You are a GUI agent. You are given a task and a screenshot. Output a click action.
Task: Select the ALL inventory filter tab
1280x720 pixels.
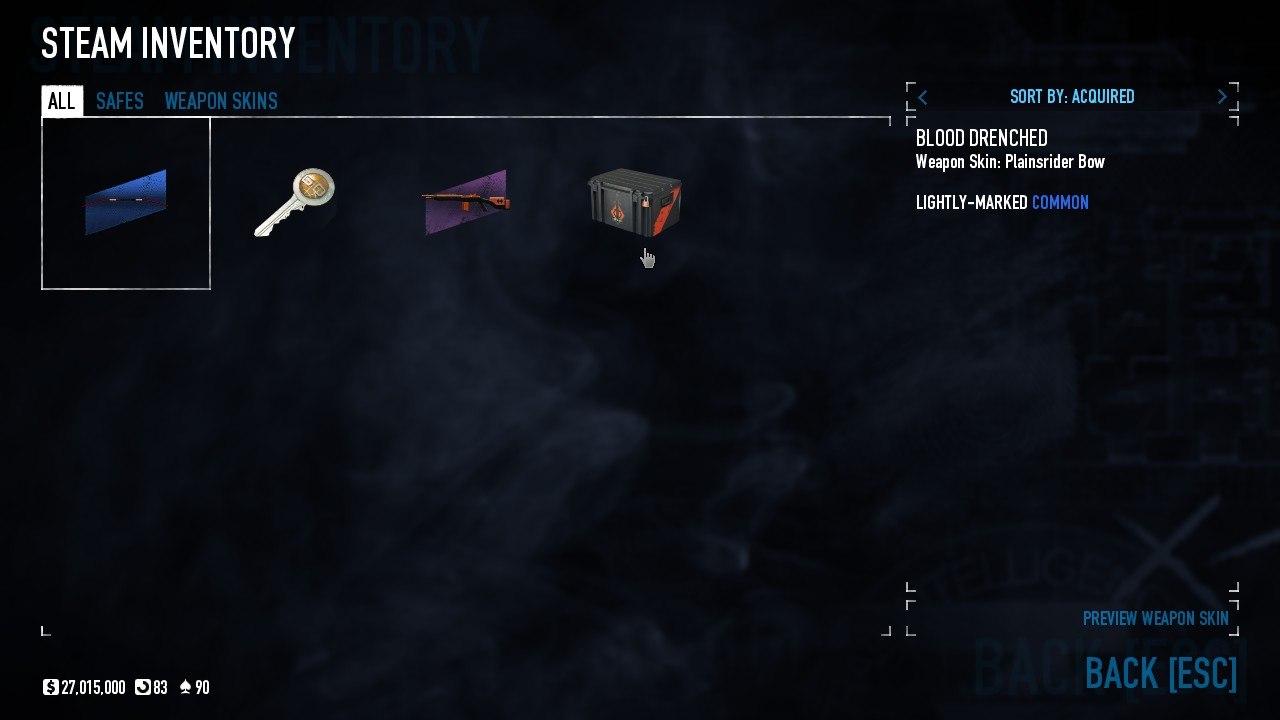[61, 100]
